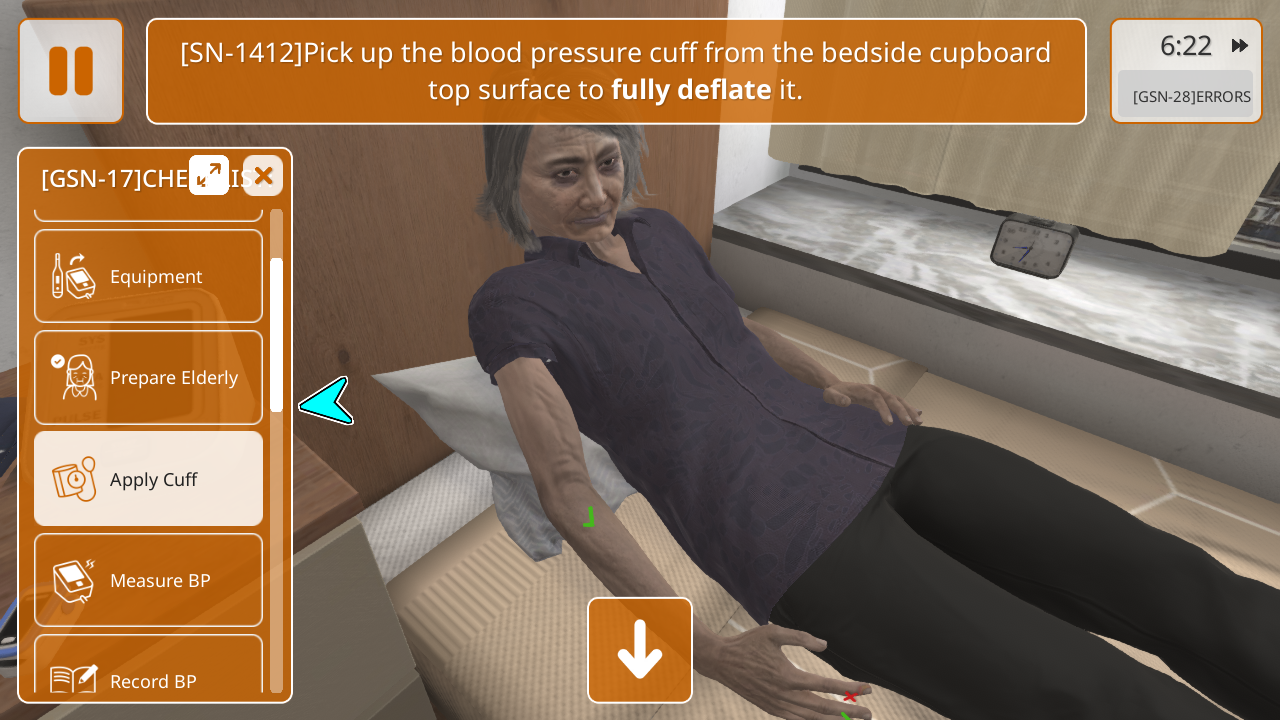Image resolution: width=1280 pixels, height=720 pixels.
Task: Expand the checklist panel
Action: click(209, 175)
